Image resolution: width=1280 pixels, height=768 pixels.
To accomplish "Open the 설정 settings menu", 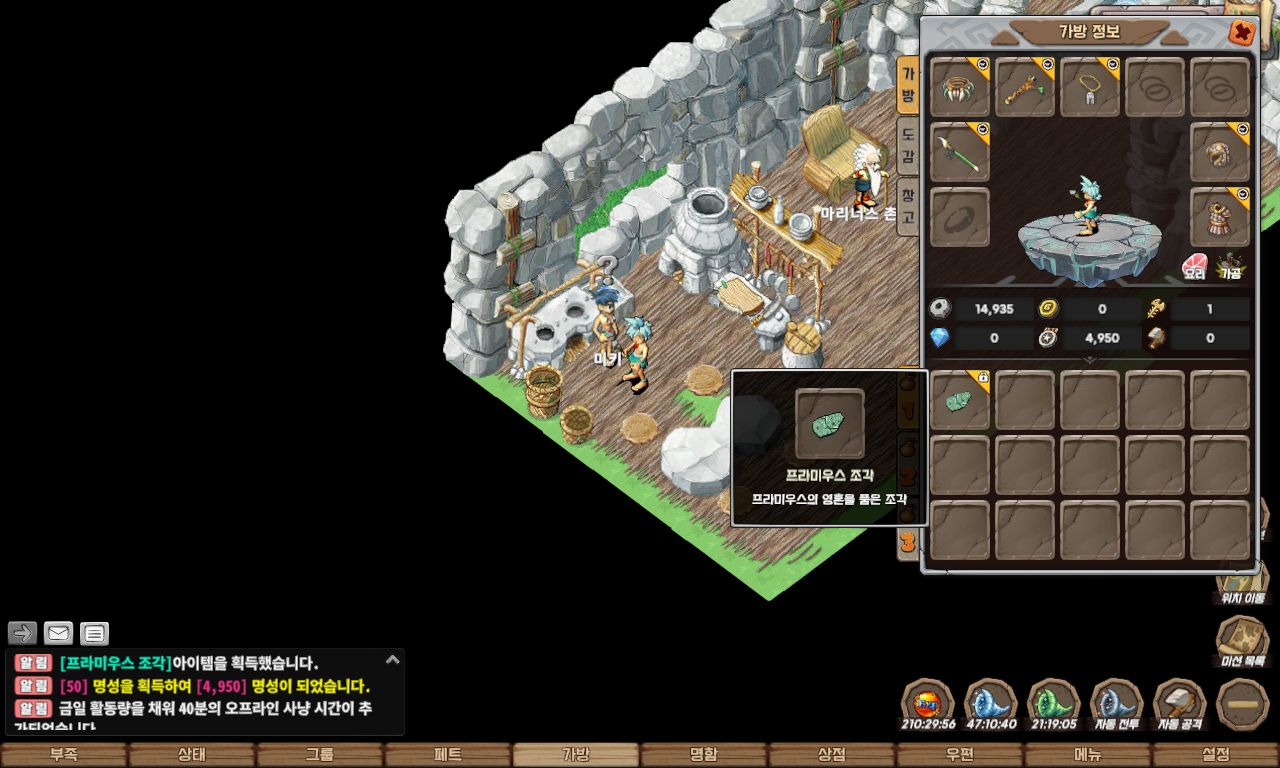I will pos(1216,755).
